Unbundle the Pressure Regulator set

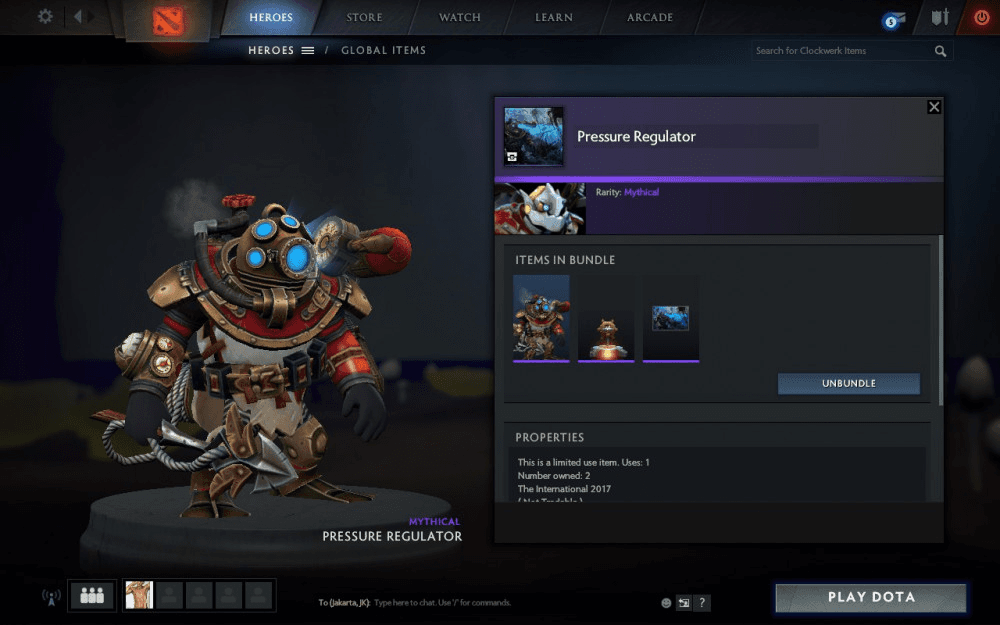(x=848, y=384)
